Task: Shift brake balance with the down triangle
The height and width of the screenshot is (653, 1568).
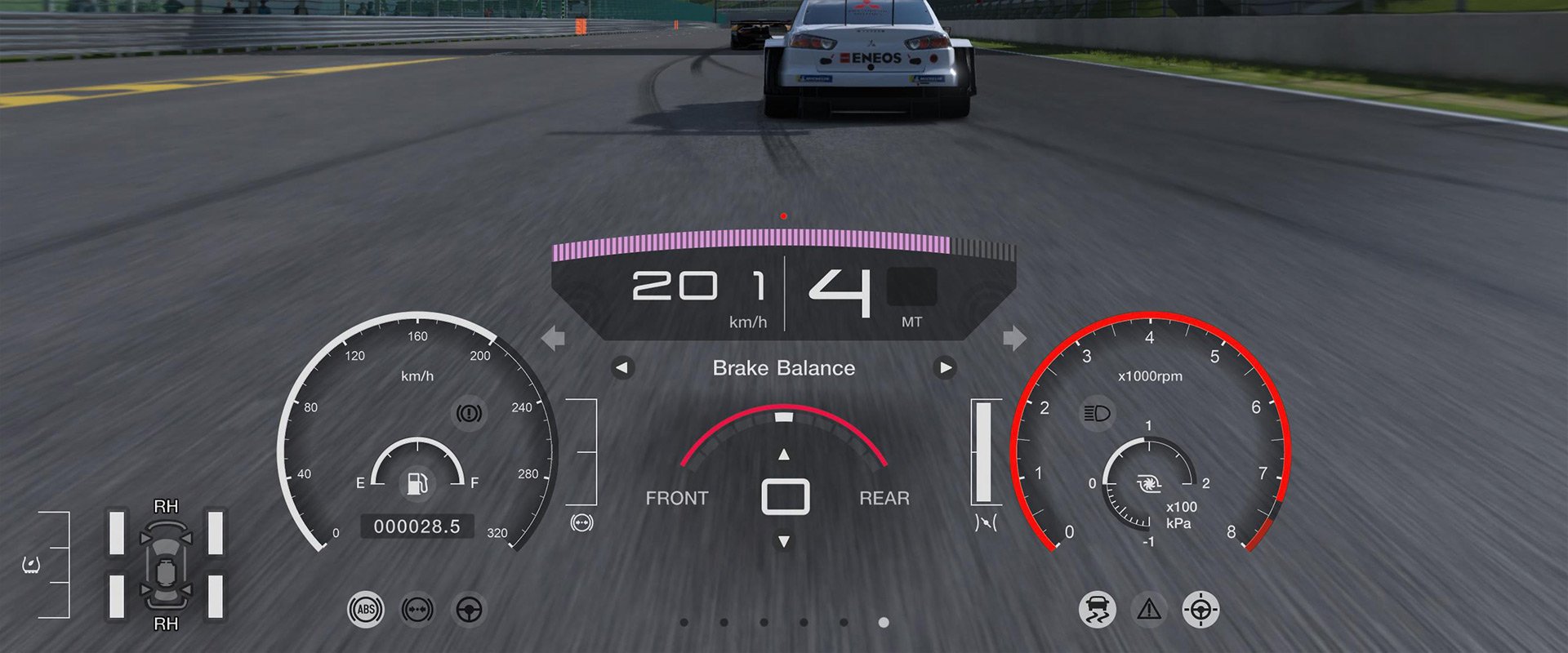Action: [784, 541]
